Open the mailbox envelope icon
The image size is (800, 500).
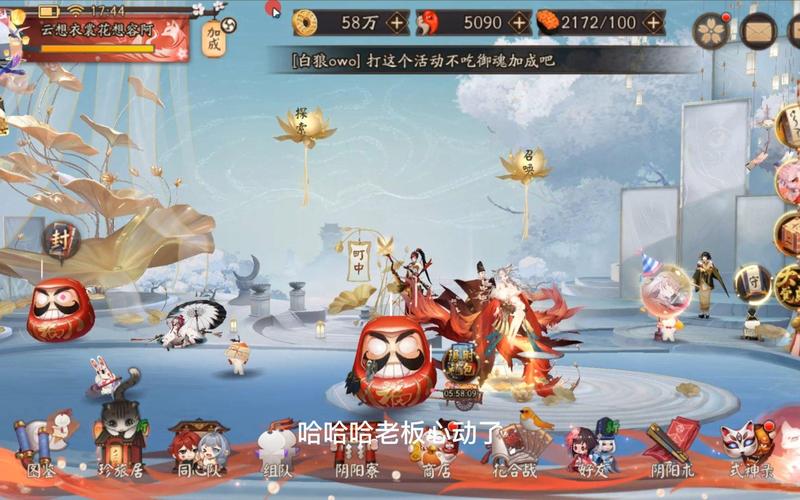[759, 30]
